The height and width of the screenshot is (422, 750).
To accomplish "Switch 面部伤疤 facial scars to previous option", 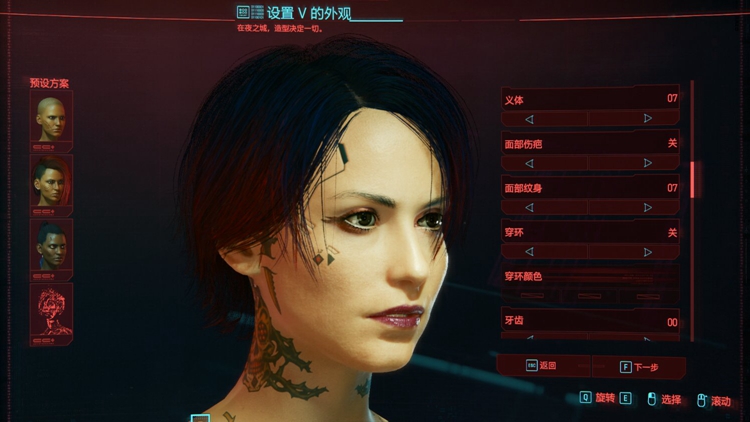I will click(529, 163).
